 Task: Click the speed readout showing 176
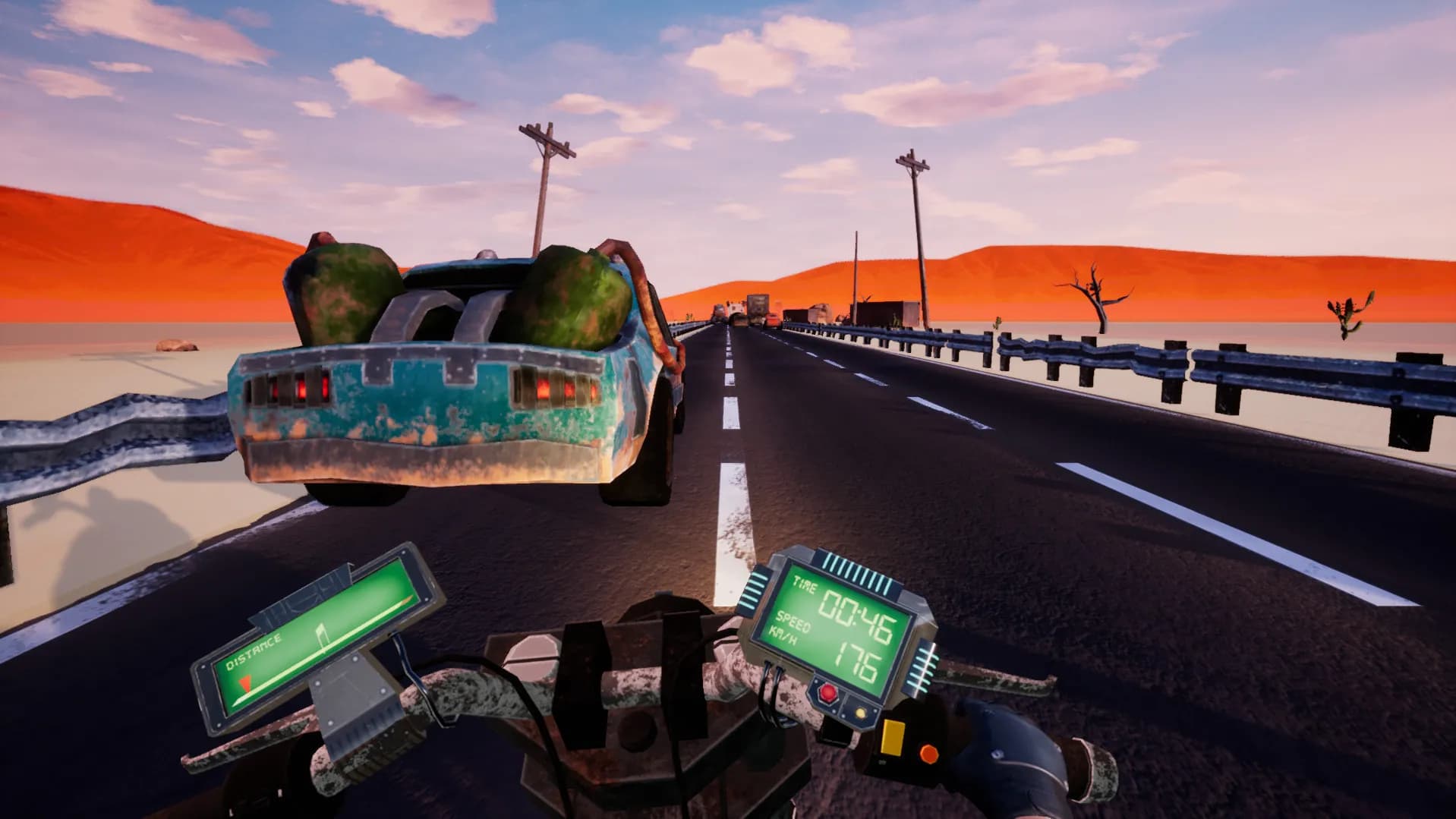click(856, 659)
